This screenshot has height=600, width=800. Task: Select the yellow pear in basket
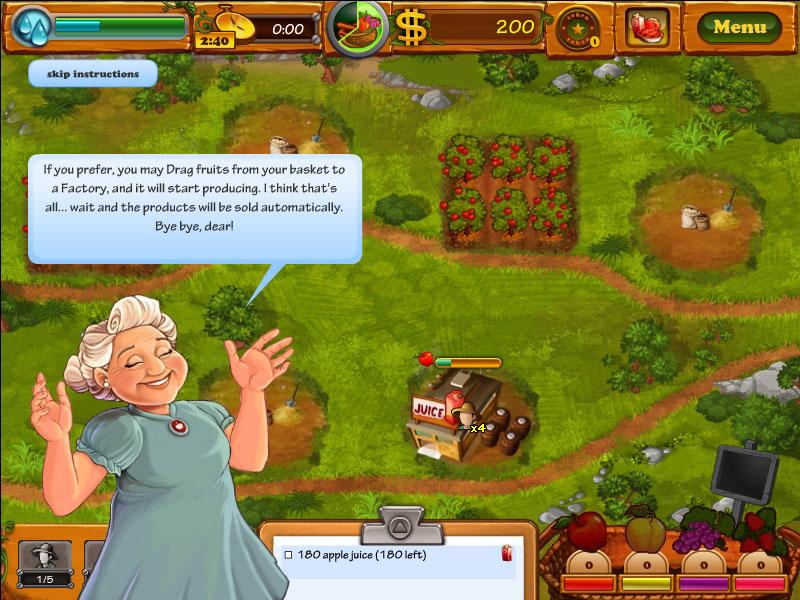[645, 534]
